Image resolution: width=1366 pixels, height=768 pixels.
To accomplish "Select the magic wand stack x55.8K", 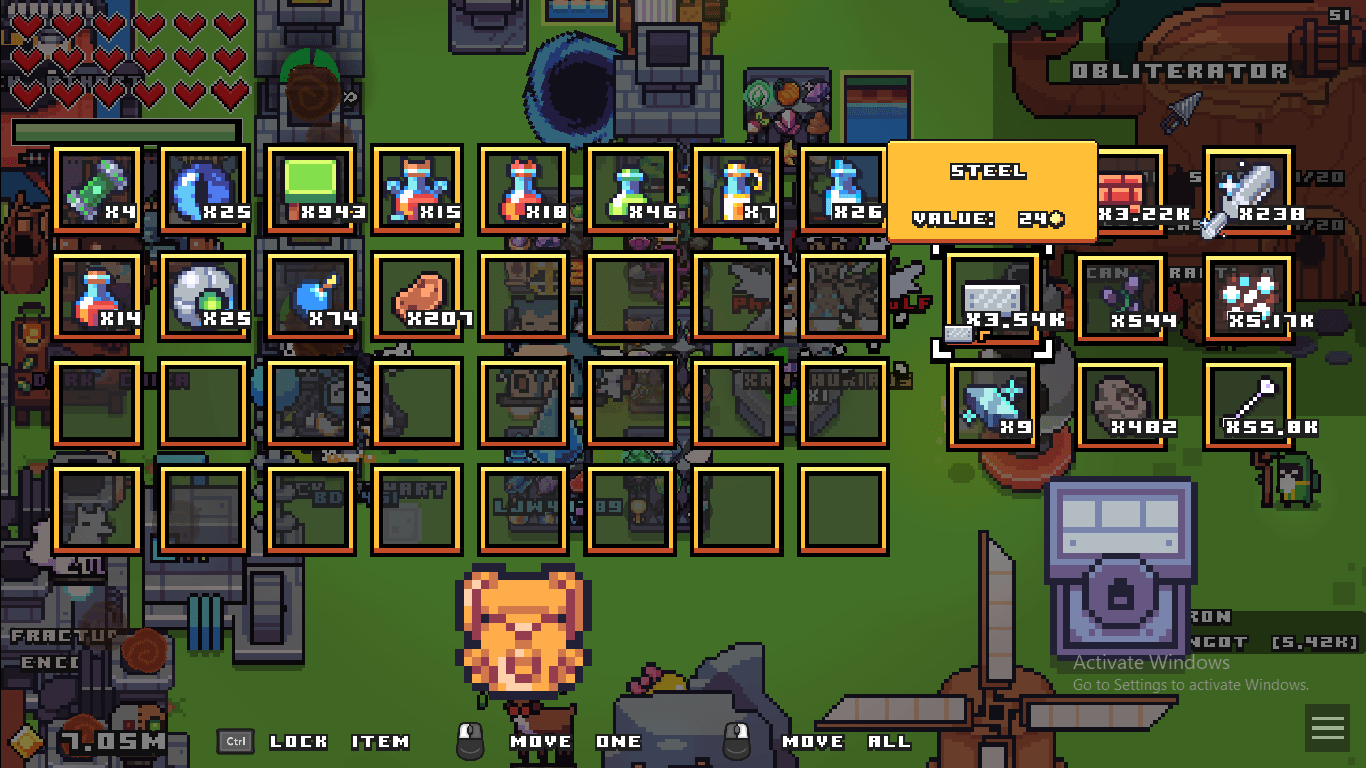I will pos(1247,403).
